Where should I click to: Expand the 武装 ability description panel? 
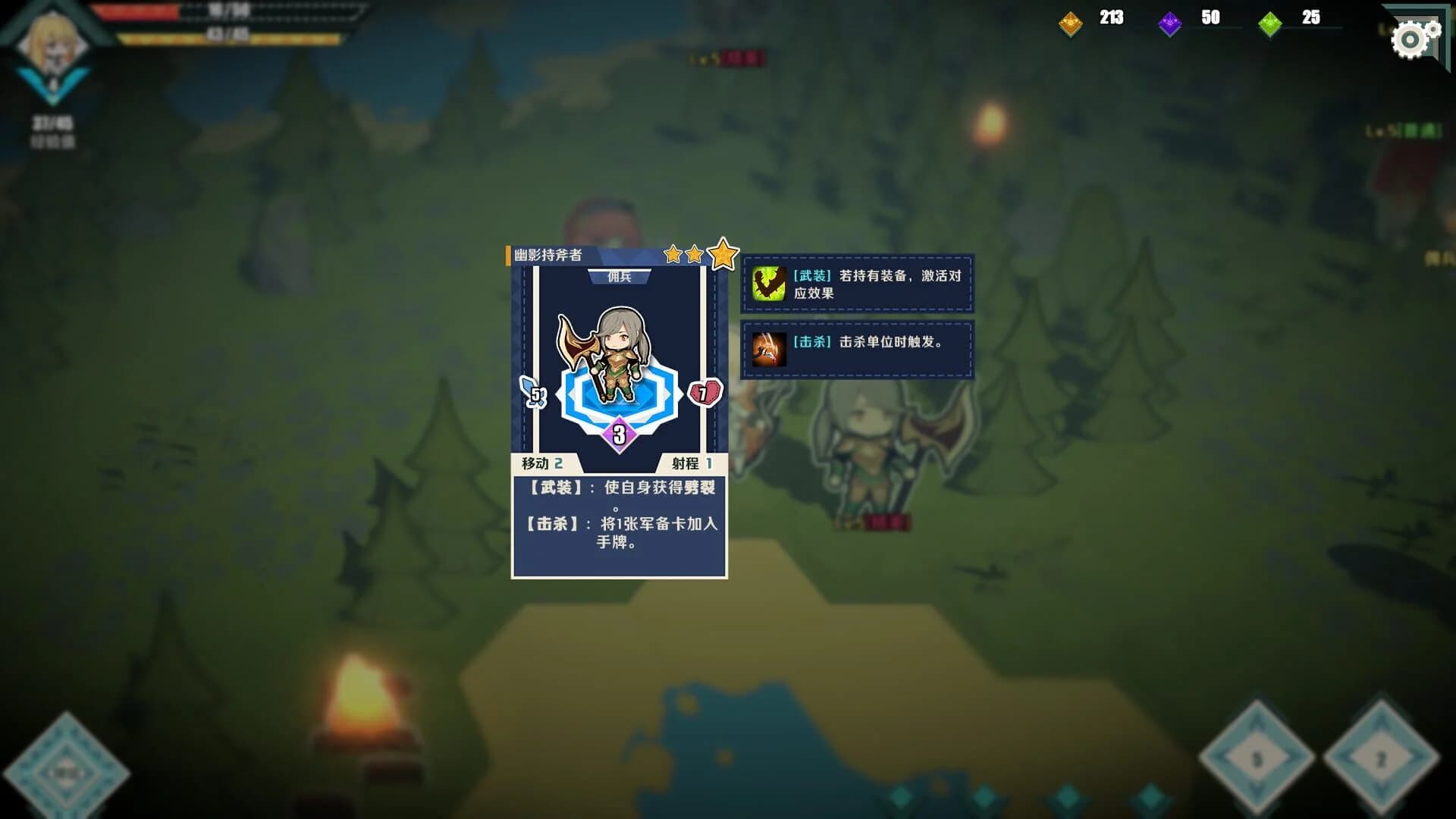coord(857,286)
